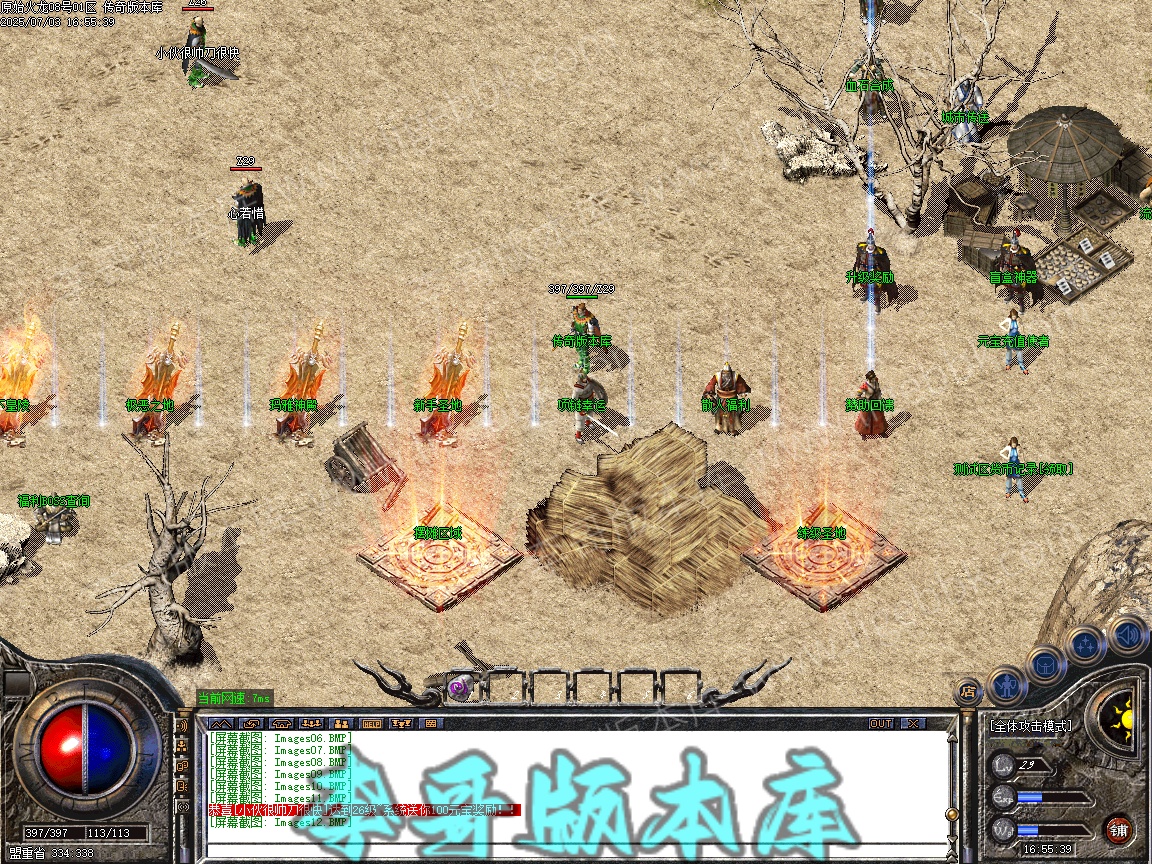1152x864 pixels.
Task: Select the purple swirl item in quick slot
Action: (x=459, y=687)
